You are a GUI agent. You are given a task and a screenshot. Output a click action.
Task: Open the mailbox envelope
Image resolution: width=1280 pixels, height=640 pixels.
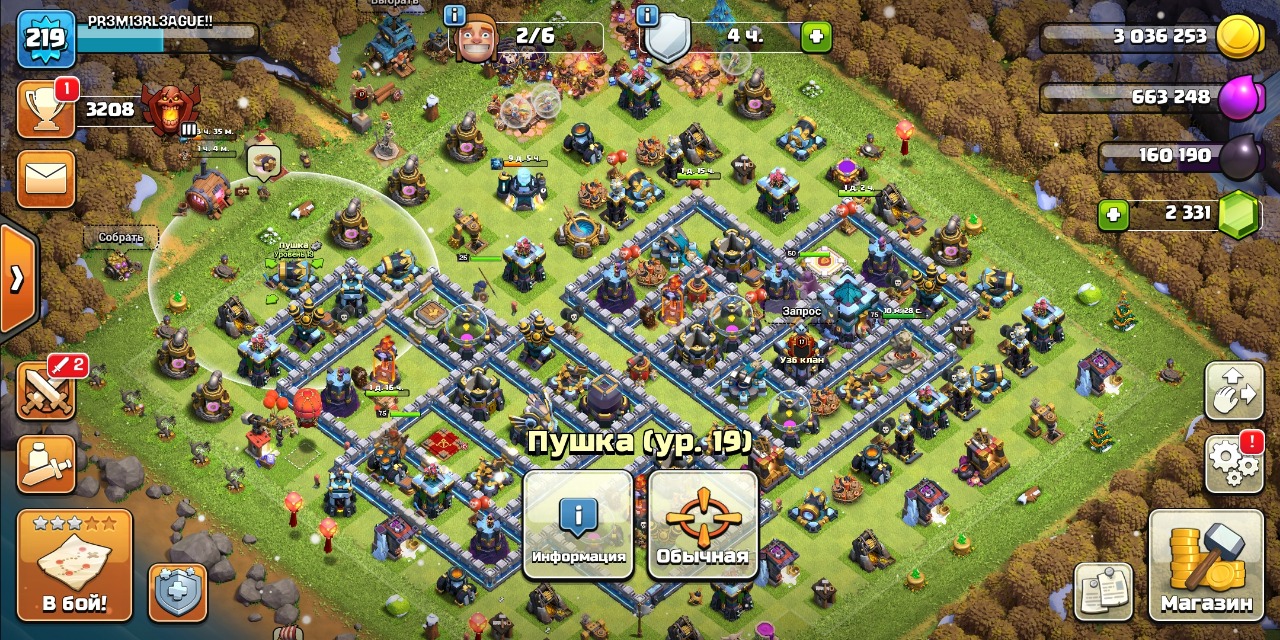(x=46, y=179)
